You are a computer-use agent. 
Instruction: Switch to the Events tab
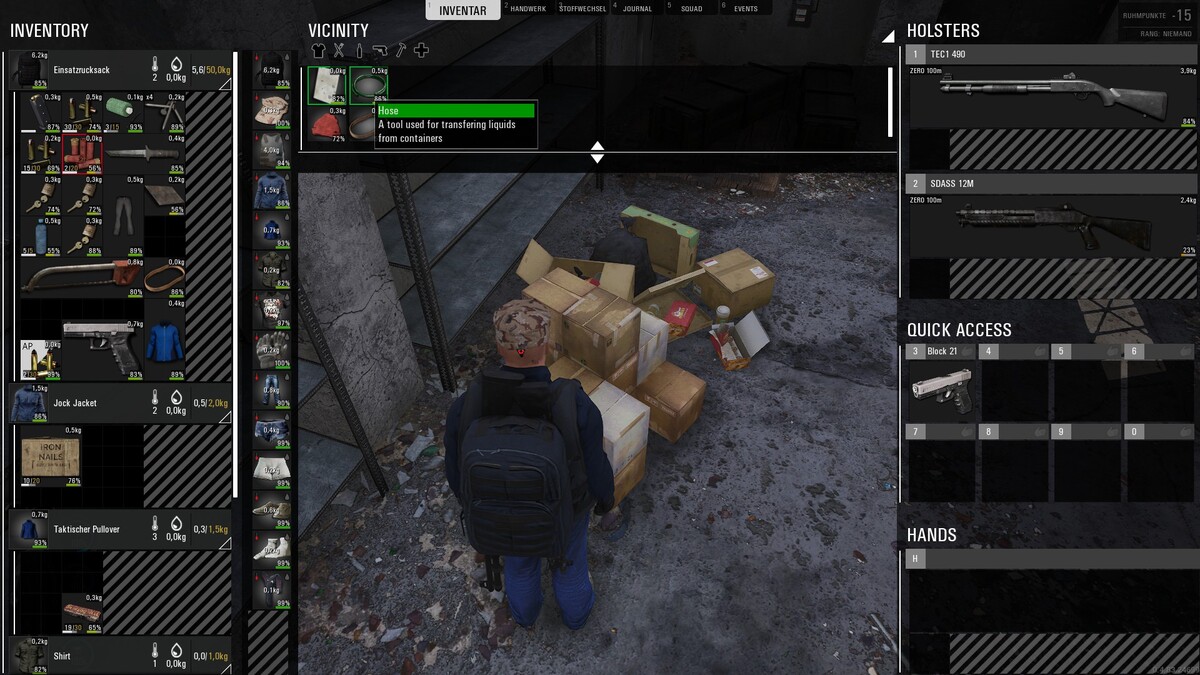click(x=744, y=9)
